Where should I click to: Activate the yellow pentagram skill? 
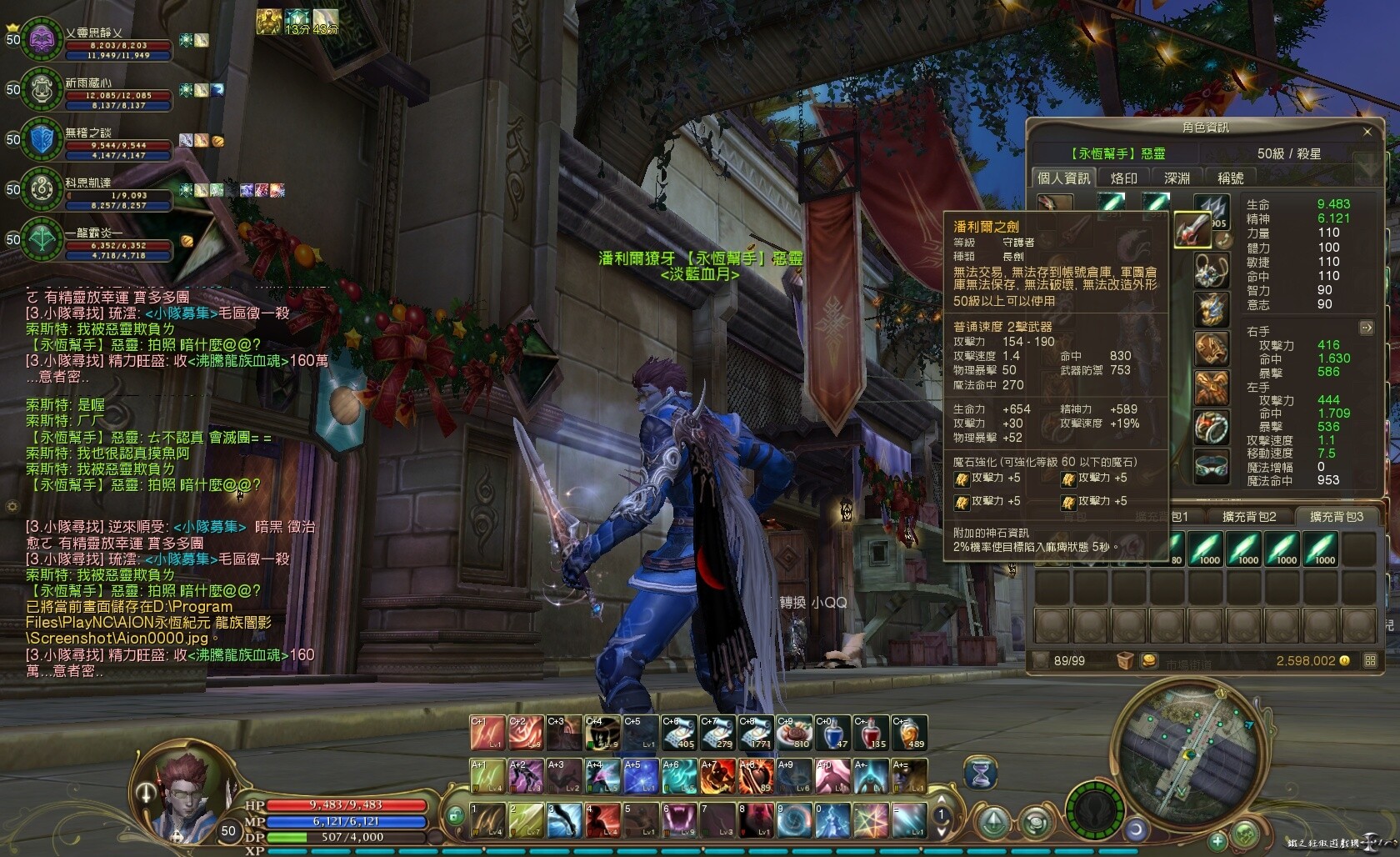(x=871, y=820)
